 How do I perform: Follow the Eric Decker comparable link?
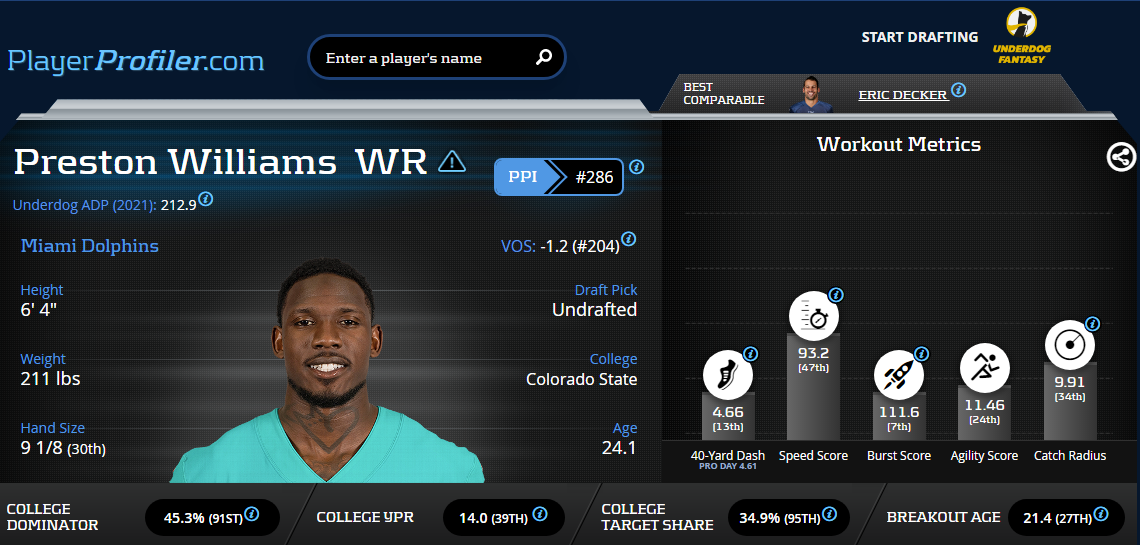pos(902,95)
